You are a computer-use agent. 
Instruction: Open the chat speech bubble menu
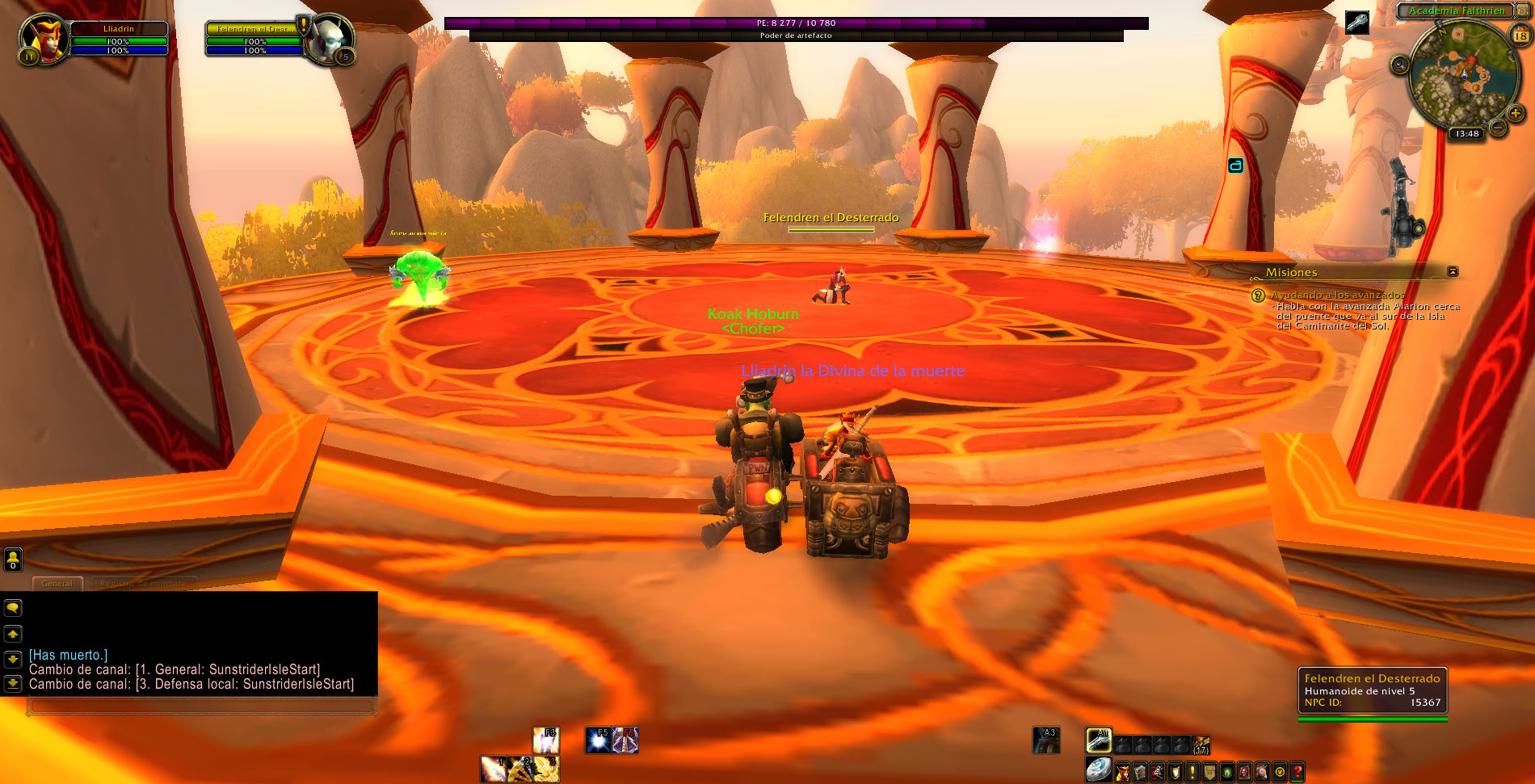coord(13,608)
